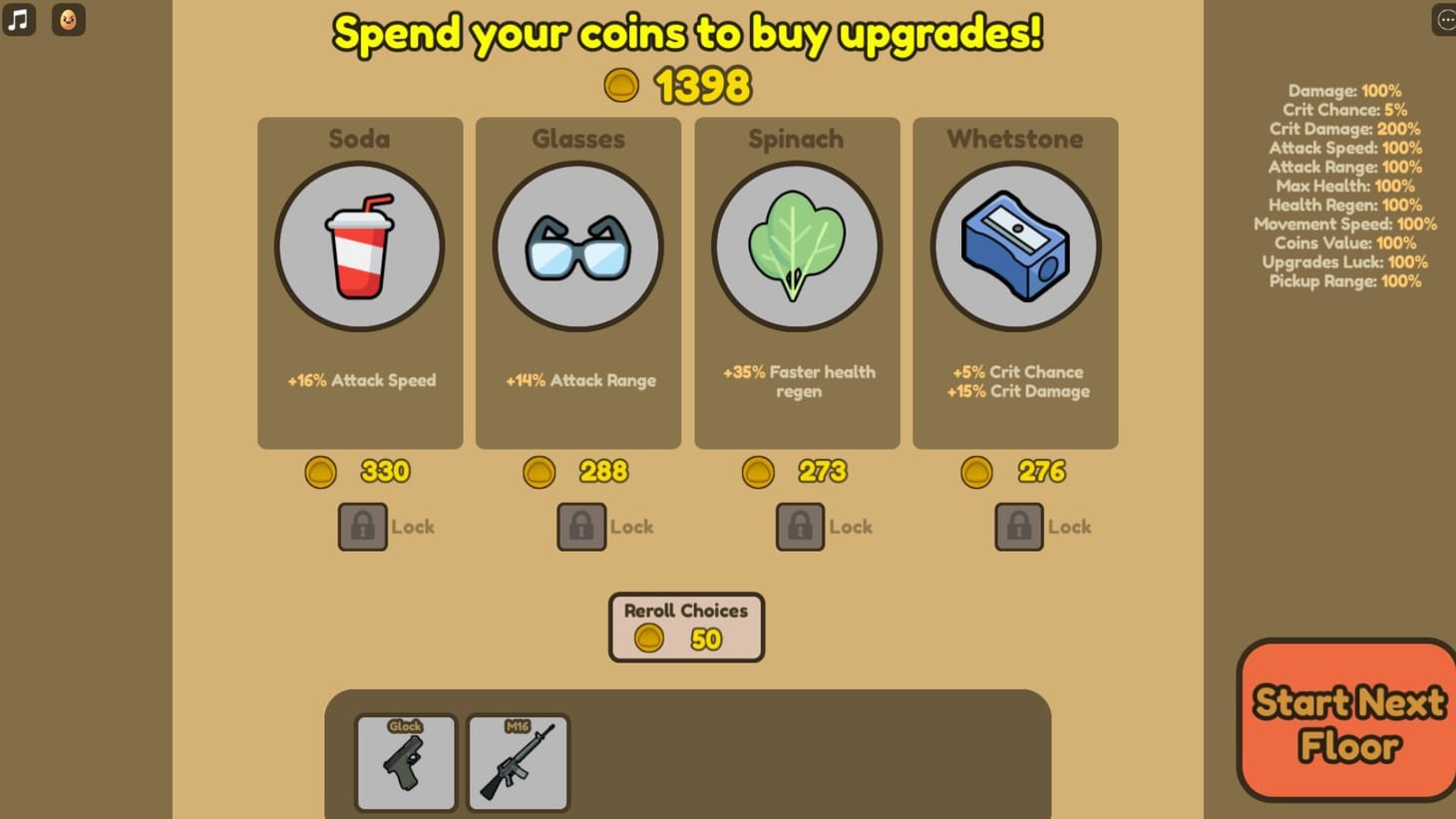Select the Soda cup icon
1456x819 pixels.
tap(359, 246)
